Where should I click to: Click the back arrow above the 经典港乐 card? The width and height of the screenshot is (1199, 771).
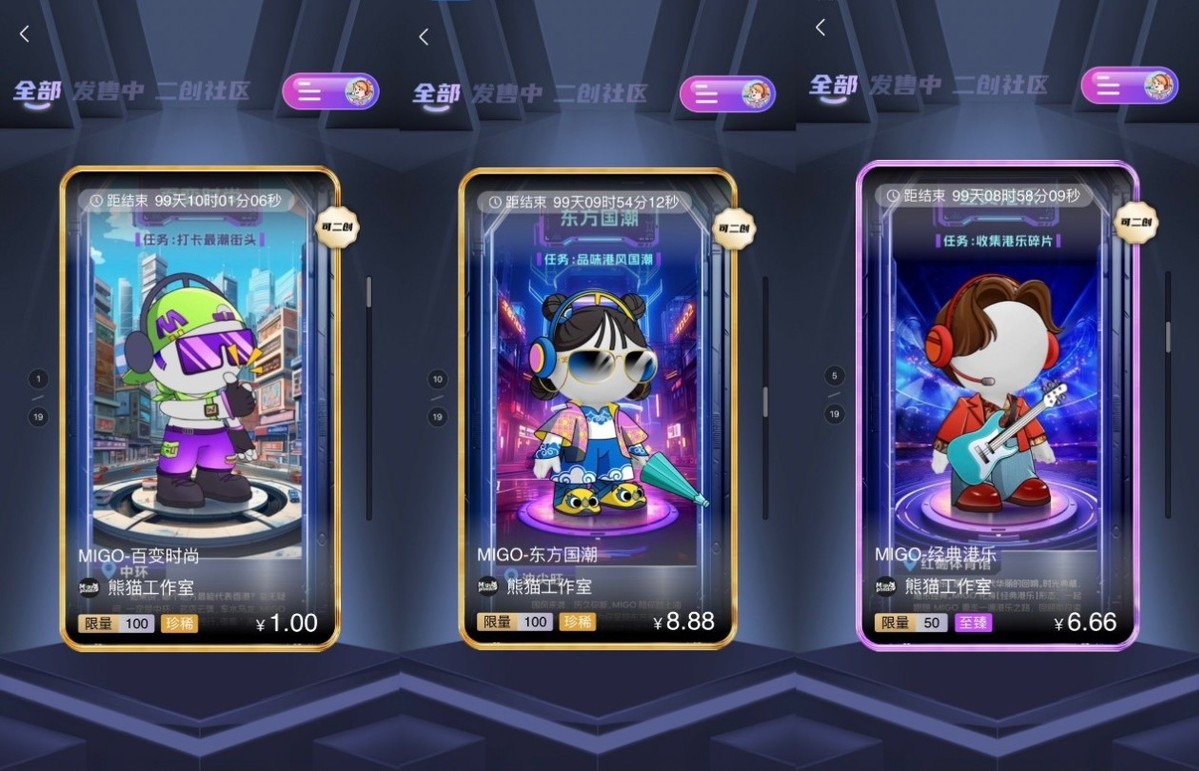coord(821,28)
